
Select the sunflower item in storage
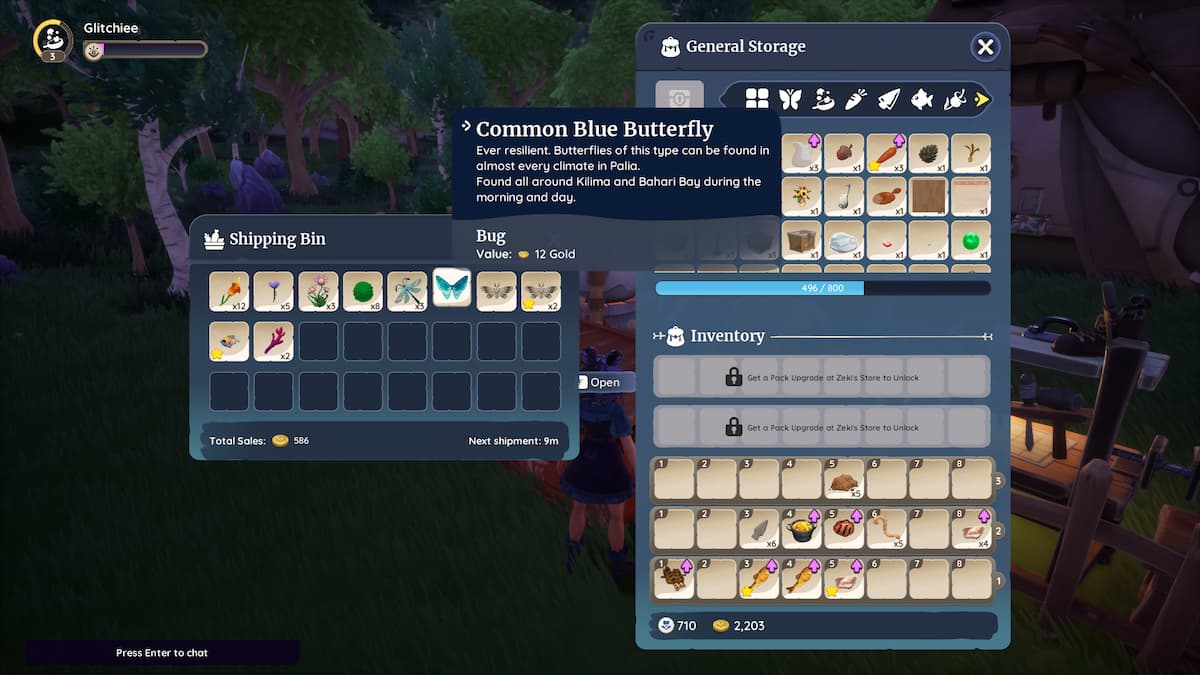click(801, 196)
